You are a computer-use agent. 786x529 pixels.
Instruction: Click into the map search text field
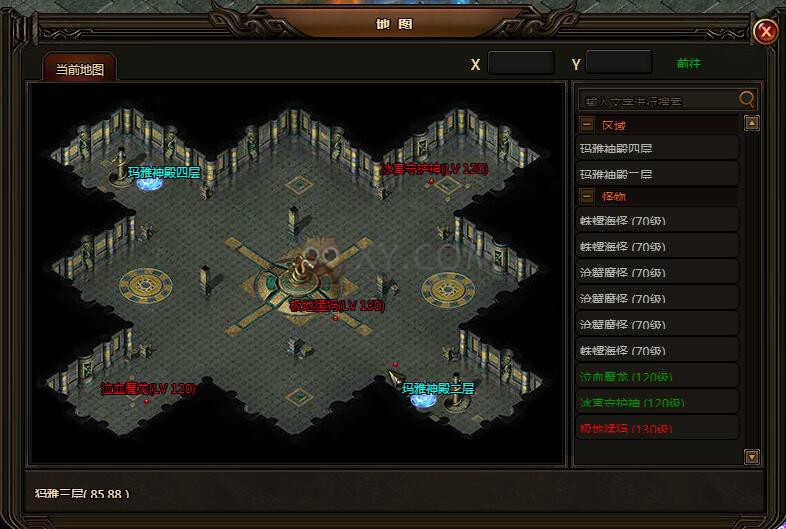(658, 100)
